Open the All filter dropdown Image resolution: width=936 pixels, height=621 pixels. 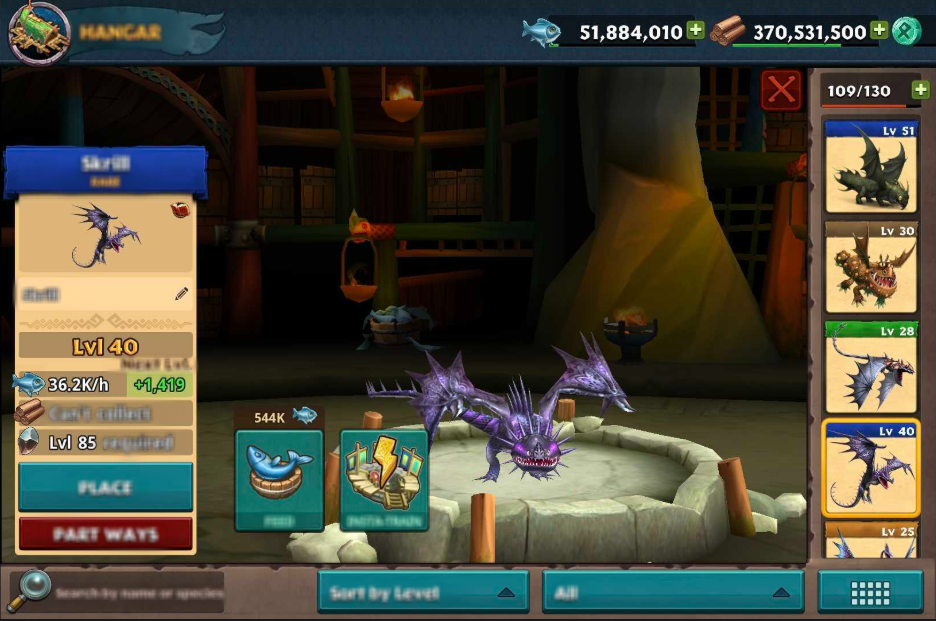(672, 592)
